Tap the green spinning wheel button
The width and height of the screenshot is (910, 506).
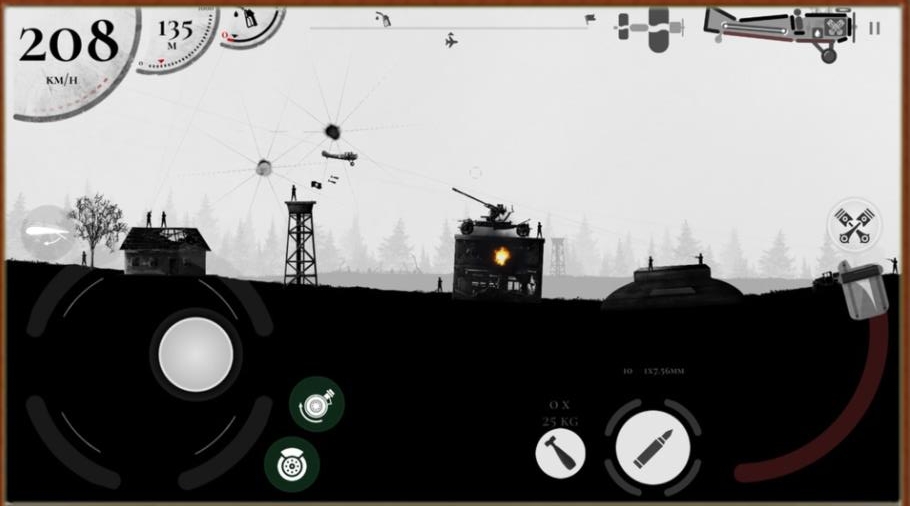click(x=317, y=404)
